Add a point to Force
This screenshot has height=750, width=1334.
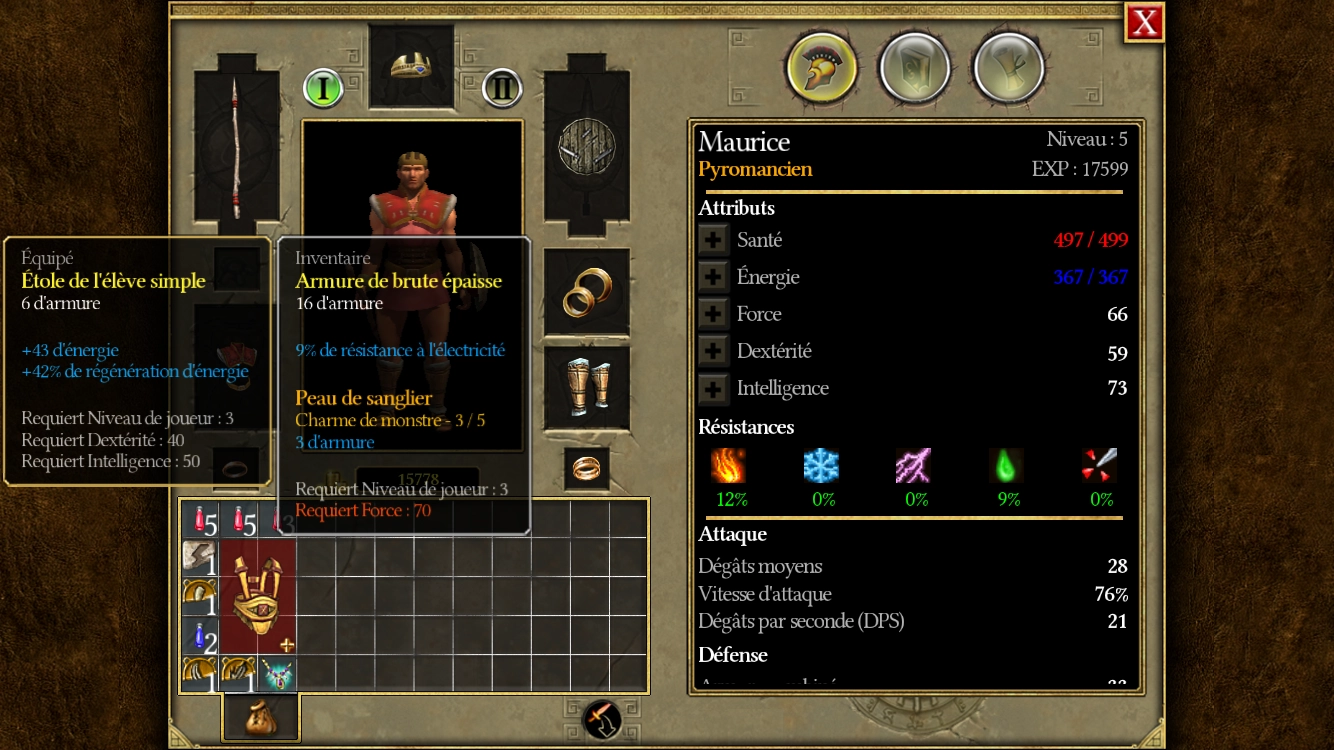point(713,314)
